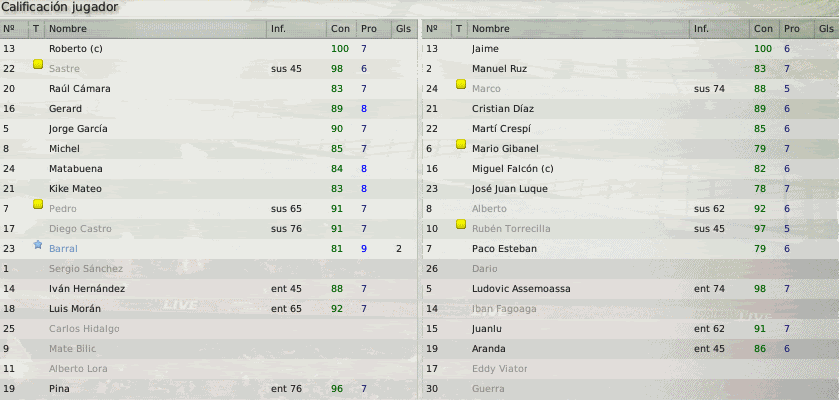Select Ludovic Assemoassa's row
This screenshot has height=400, width=839.
tap(520, 289)
